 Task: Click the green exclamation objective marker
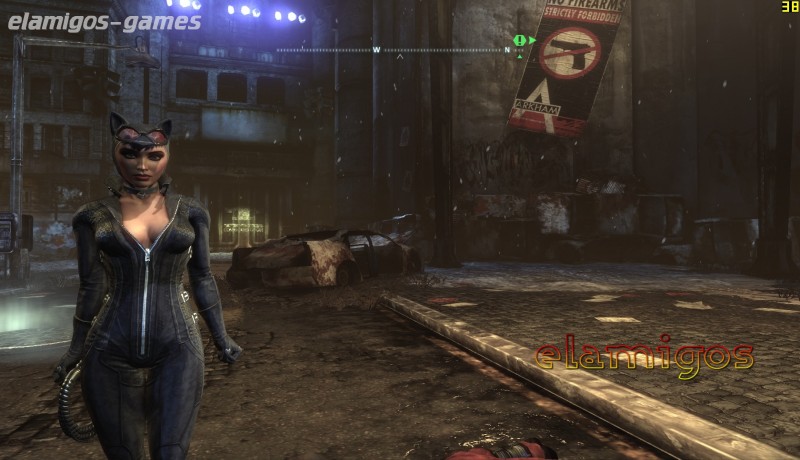[x=519, y=40]
